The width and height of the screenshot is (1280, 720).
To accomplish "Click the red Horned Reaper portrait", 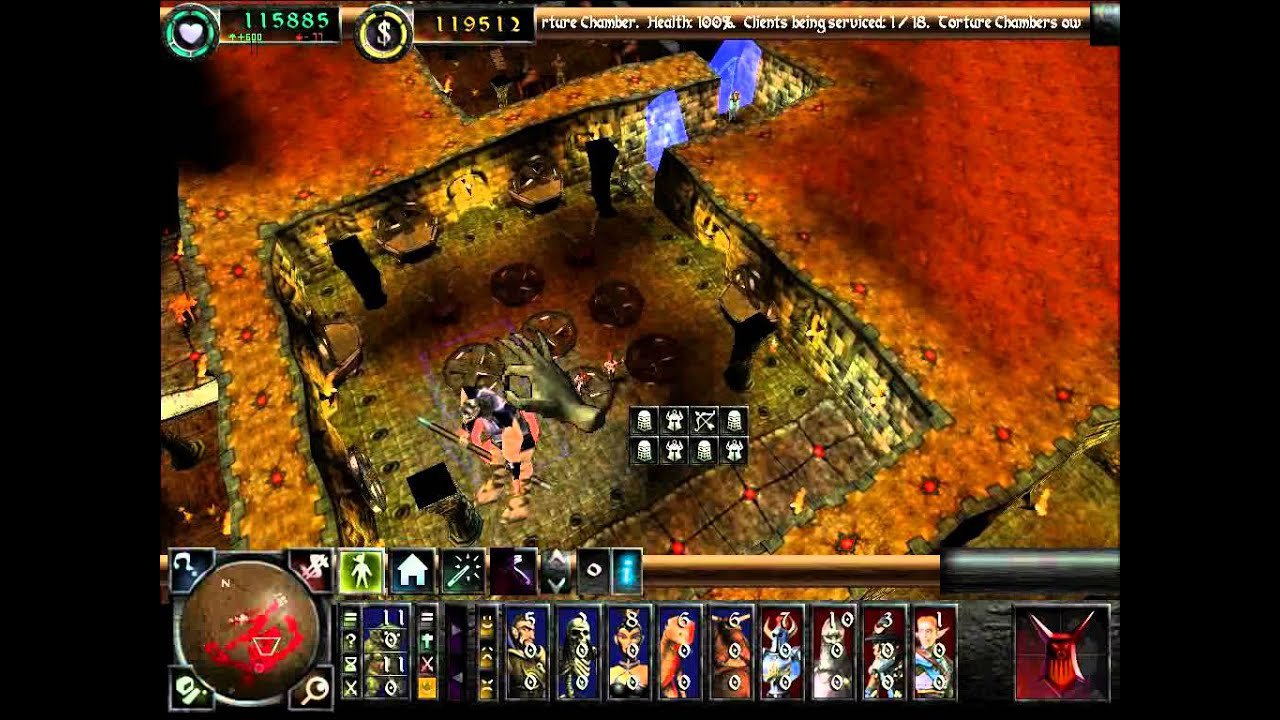I will pos(1062,652).
